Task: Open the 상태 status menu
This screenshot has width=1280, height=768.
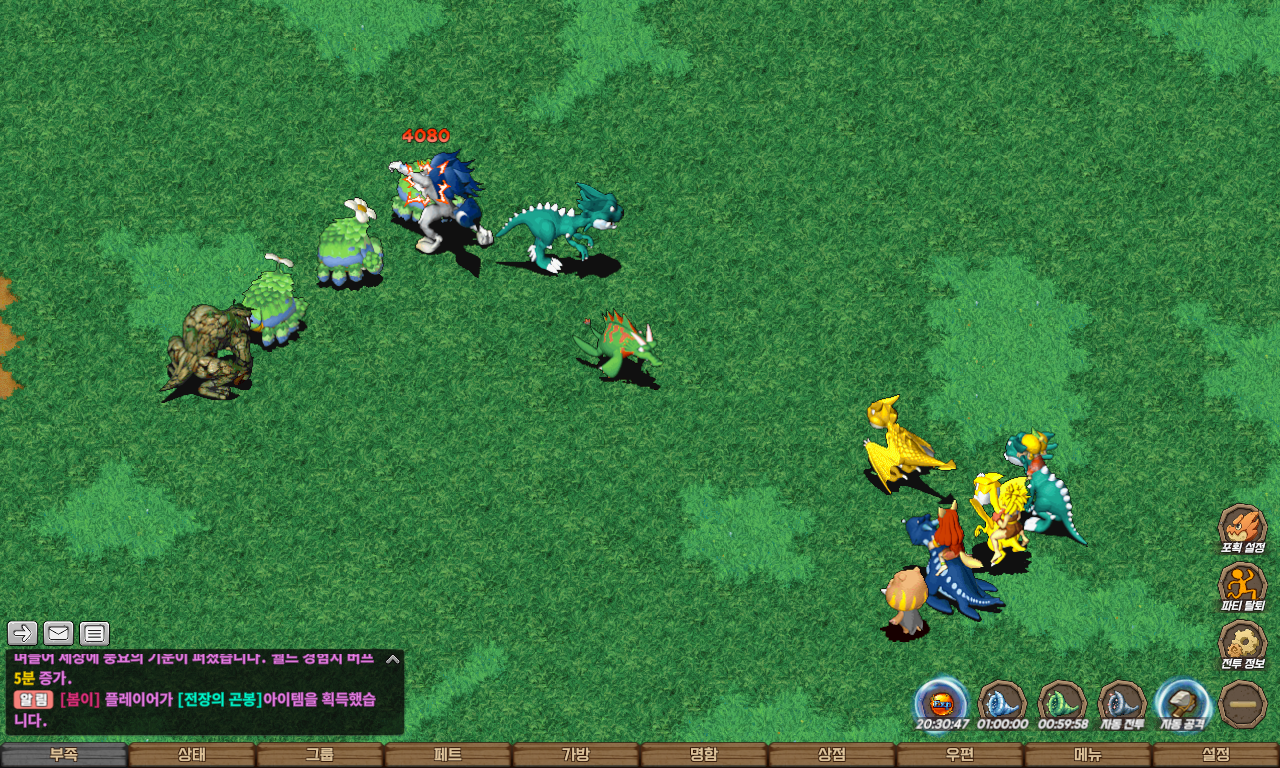Action: point(192,755)
